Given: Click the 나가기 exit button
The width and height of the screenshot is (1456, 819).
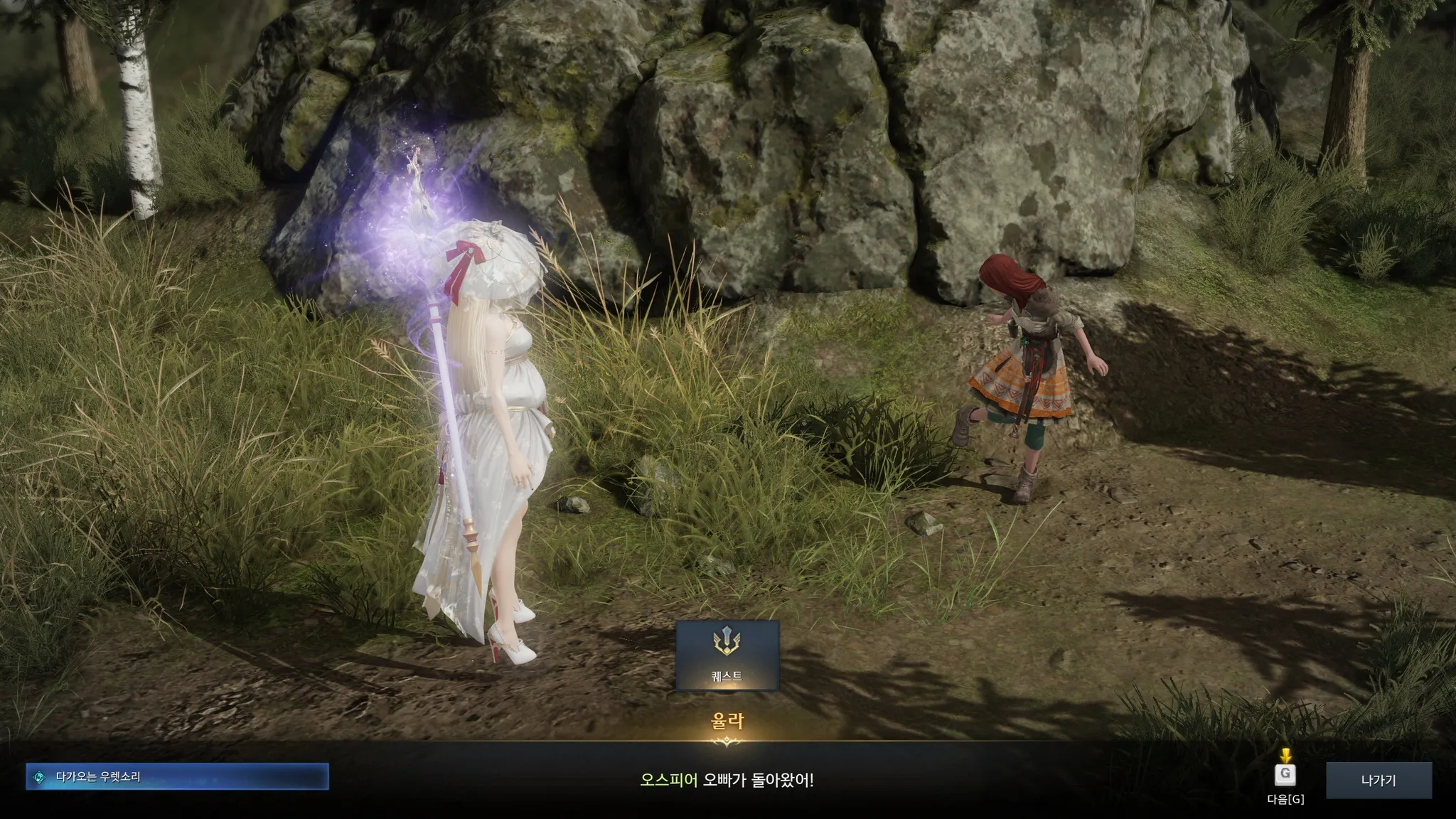Looking at the screenshot, I should click(x=1379, y=780).
